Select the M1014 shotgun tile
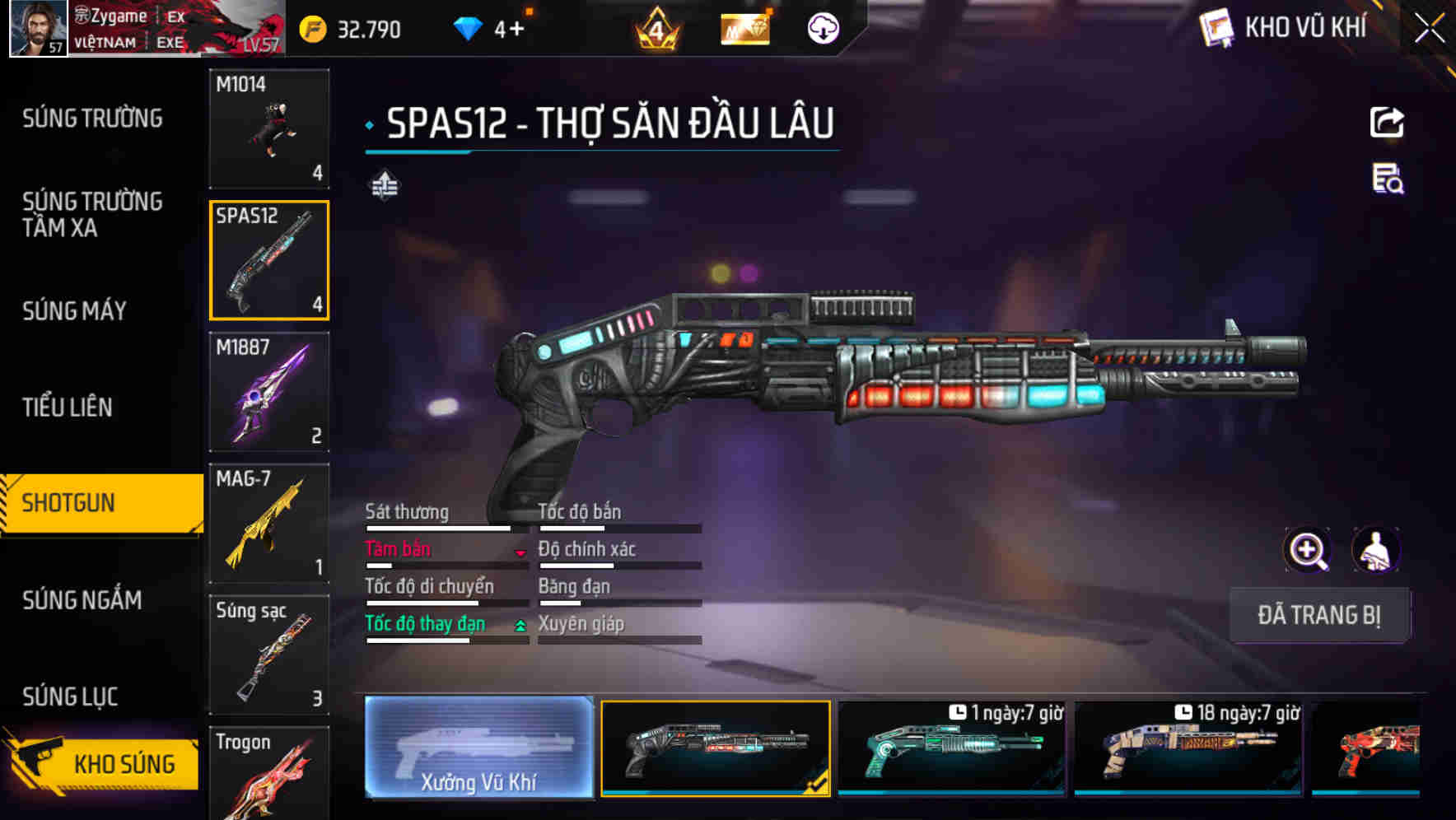 point(269,128)
